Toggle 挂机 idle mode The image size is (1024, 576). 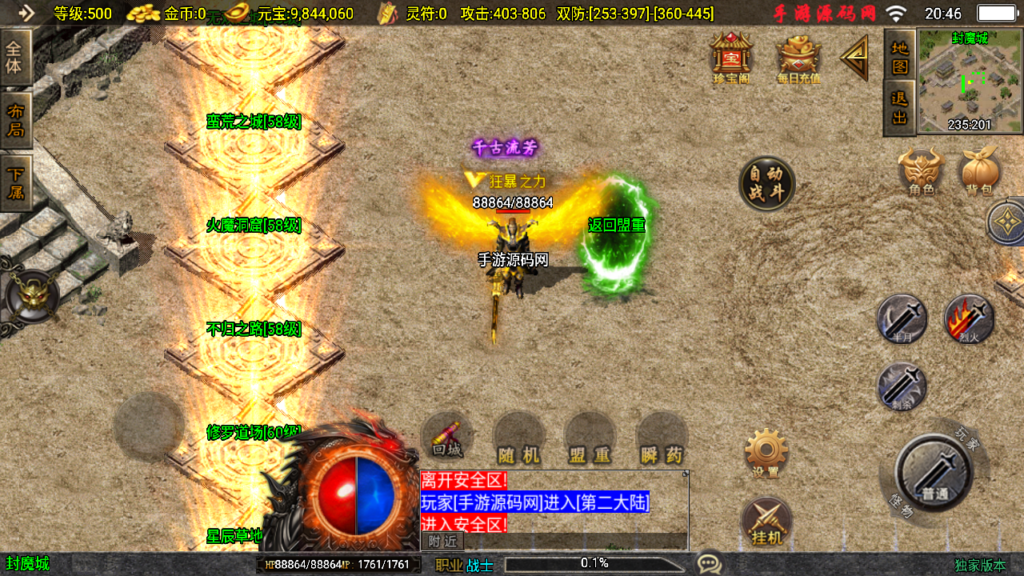pos(766,522)
